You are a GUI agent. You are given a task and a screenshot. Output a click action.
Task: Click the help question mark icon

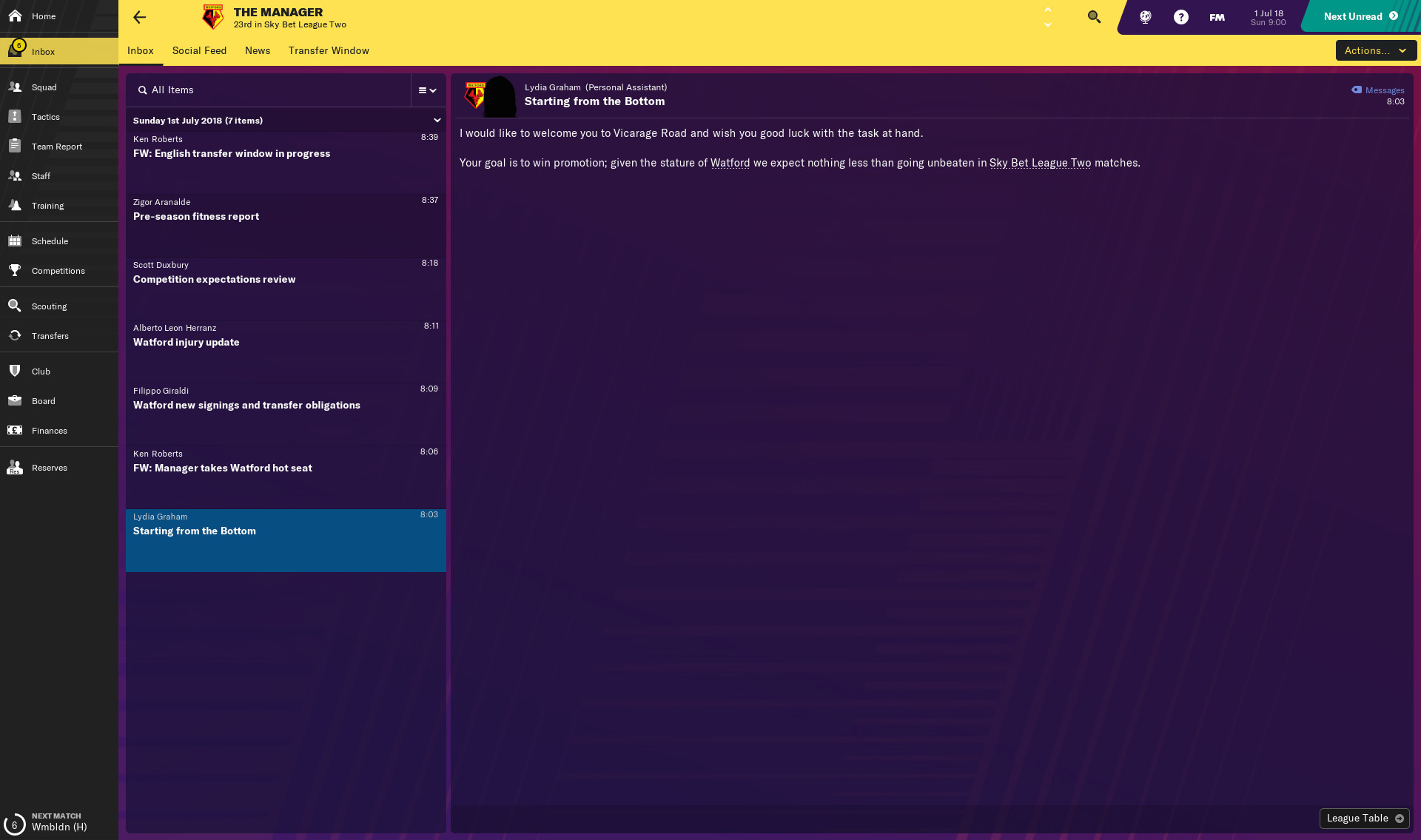[x=1180, y=16]
